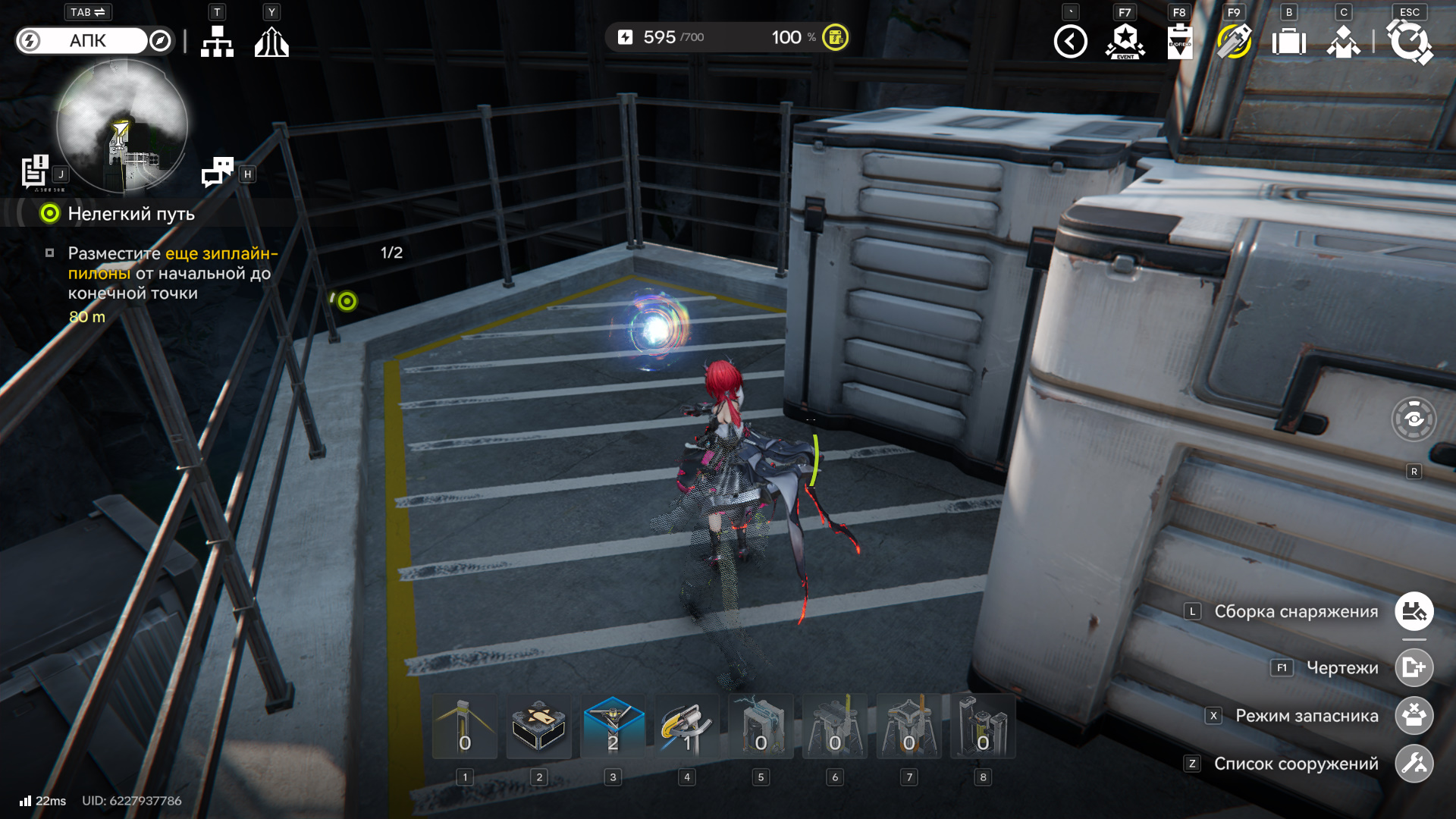Open the chat bubbles icon

tap(218, 171)
